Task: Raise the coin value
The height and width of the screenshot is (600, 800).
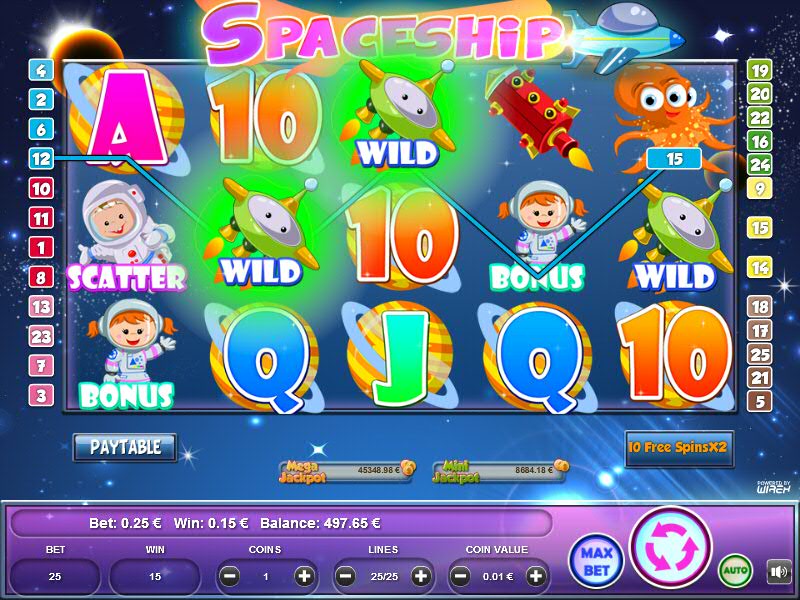Action: coord(537,576)
